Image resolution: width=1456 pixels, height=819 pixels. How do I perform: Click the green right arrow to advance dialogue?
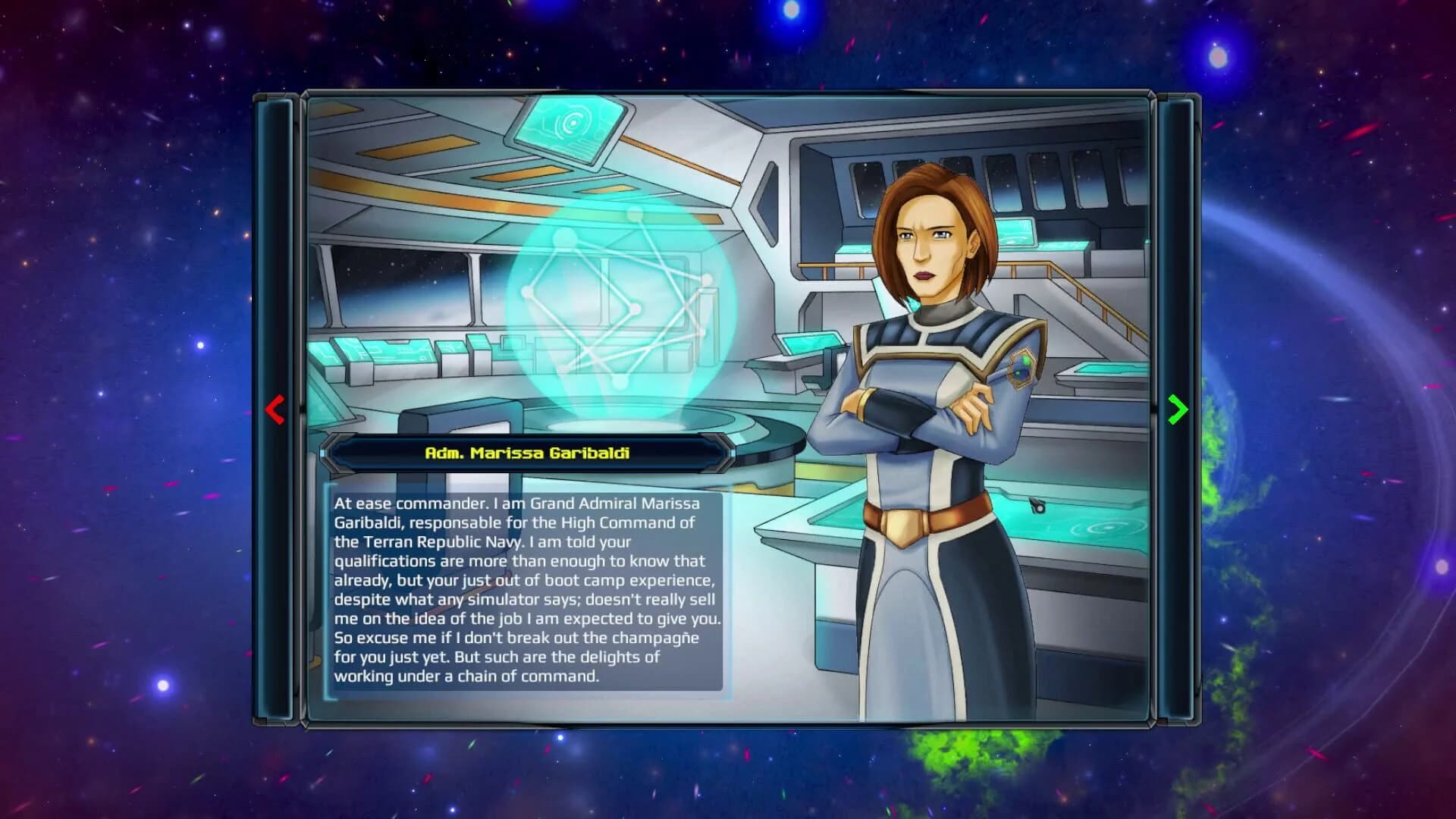click(x=1176, y=409)
